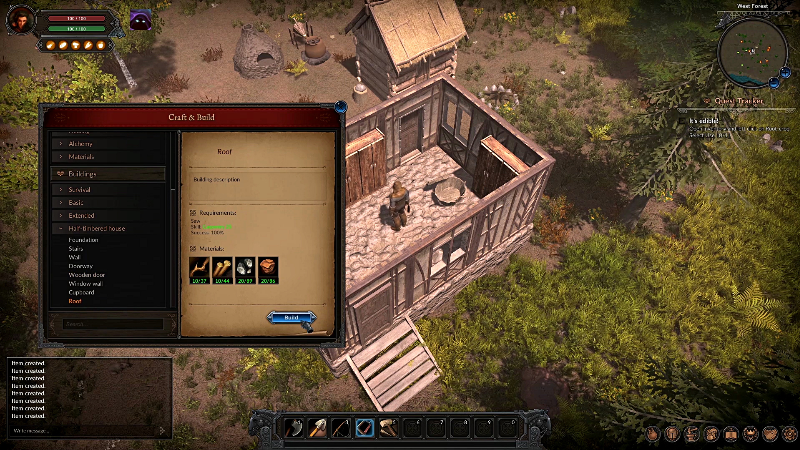
Task: Select the Foundation recipe
Action: (x=84, y=240)
